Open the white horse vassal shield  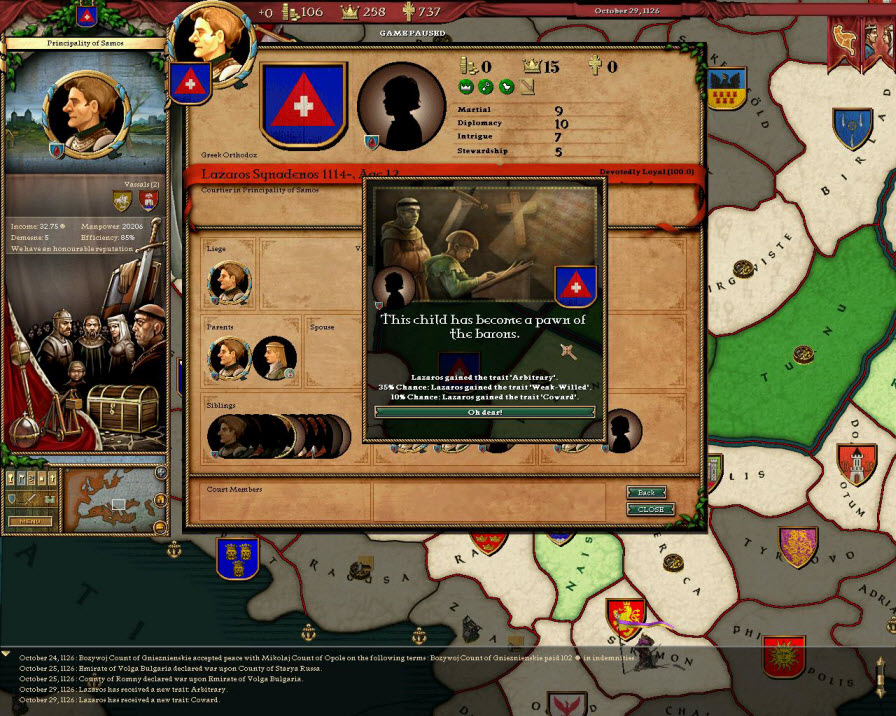[123, 202]
